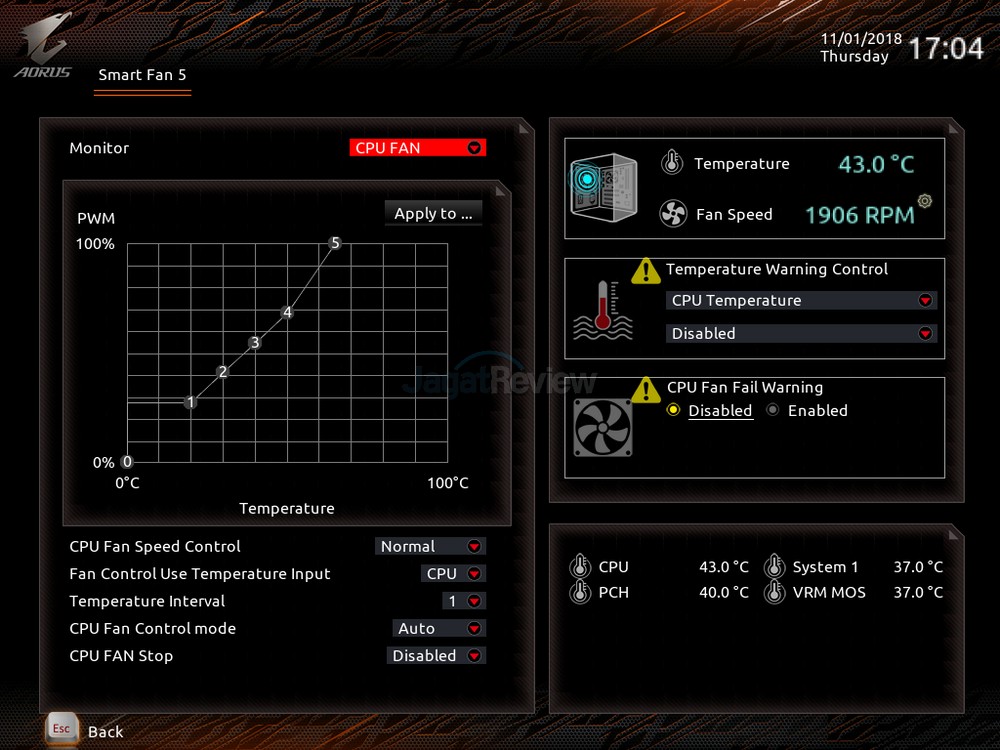Click the gear icon beside Fan Speed

925,201
